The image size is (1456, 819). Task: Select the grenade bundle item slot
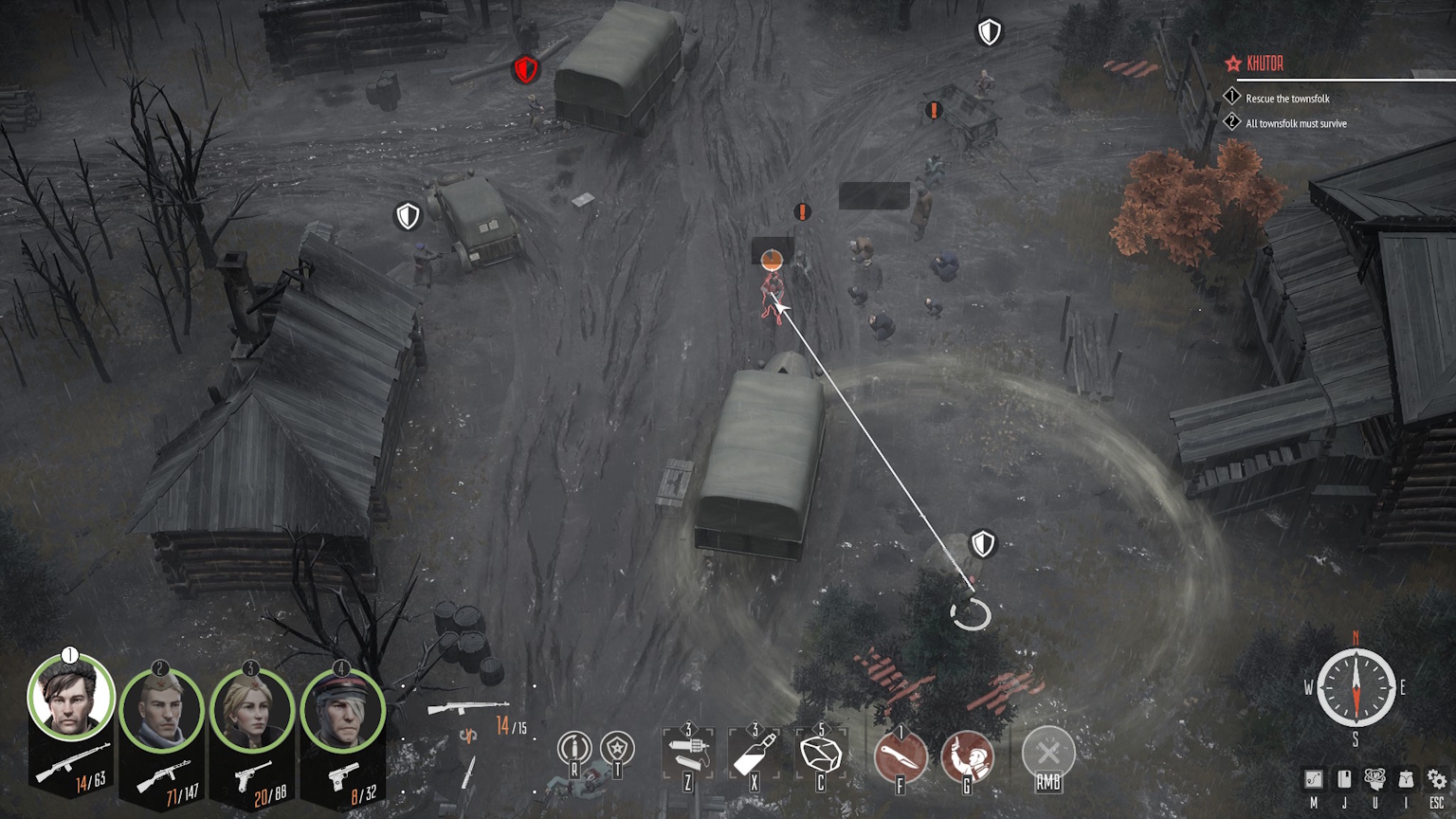pyautogui.click(x=688, y=755)
